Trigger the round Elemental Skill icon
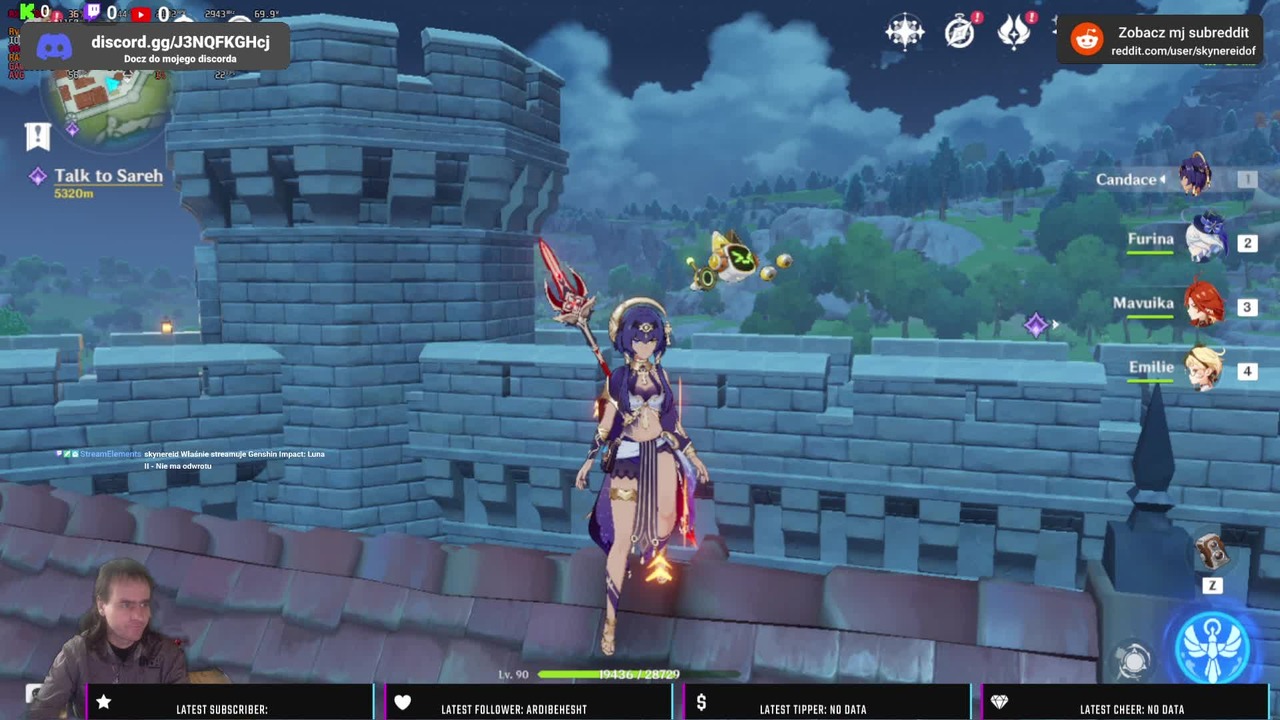The image size is (1280, 720). tap(1134, 661)
